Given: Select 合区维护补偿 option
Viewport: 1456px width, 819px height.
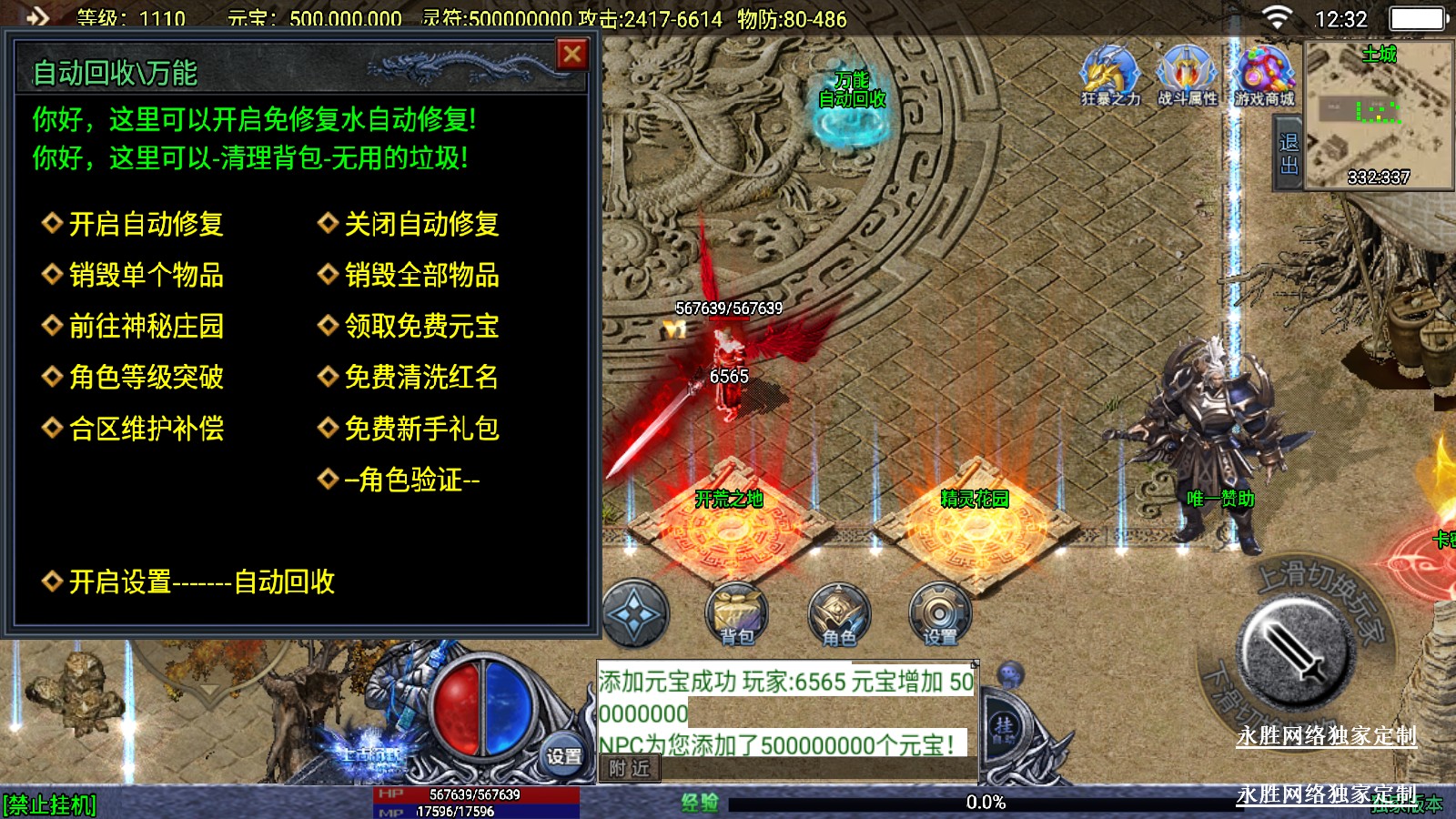Looking at the screenshot, I should 146,429.
